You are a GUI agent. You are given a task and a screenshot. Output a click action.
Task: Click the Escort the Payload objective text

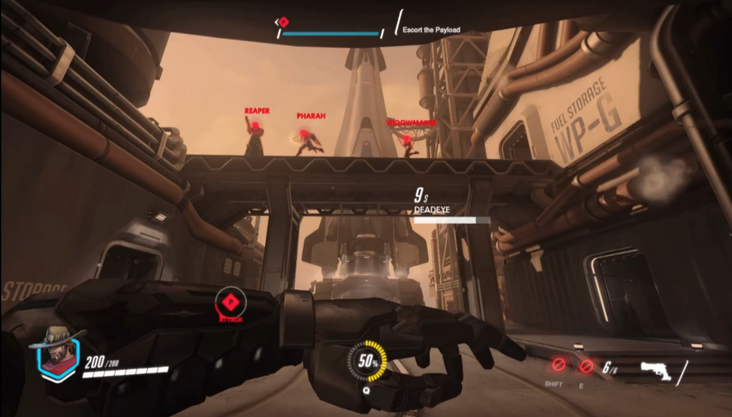[x=431, y=30]
